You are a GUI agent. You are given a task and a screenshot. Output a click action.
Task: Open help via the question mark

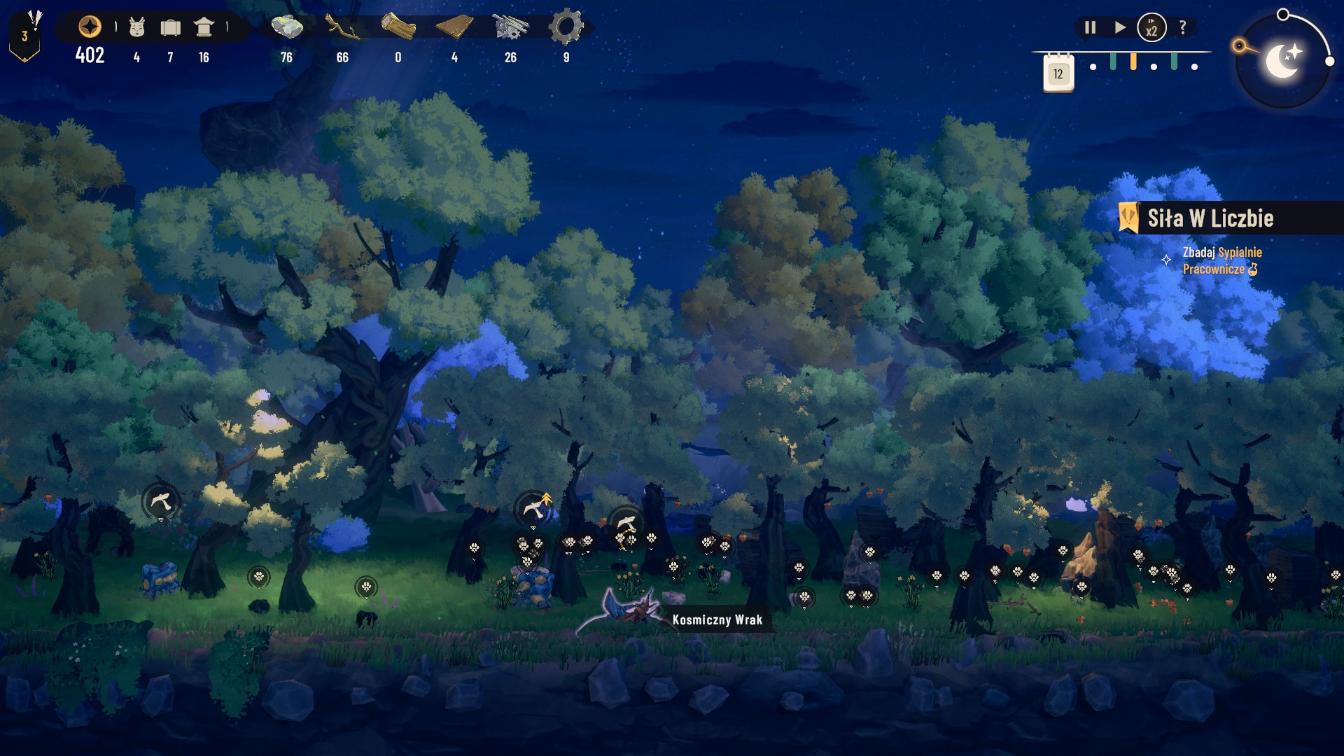point(1183,28)
